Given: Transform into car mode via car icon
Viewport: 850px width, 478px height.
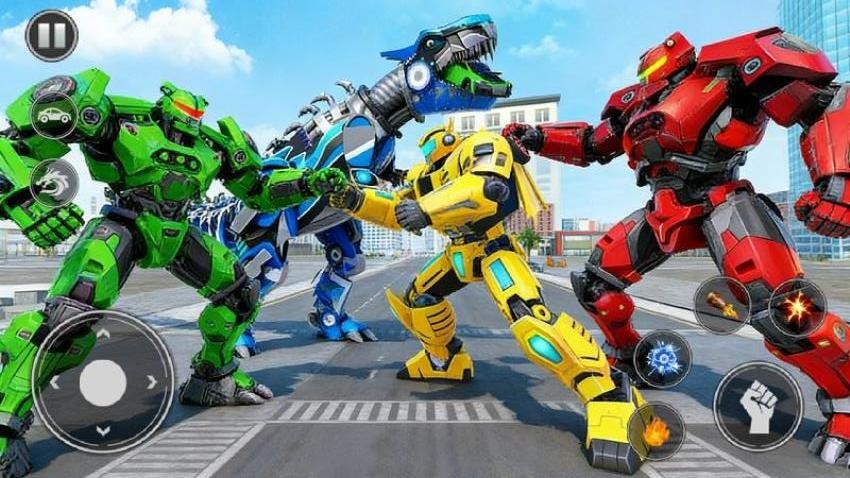Looking at the screenshot, I should pos(54,115).
